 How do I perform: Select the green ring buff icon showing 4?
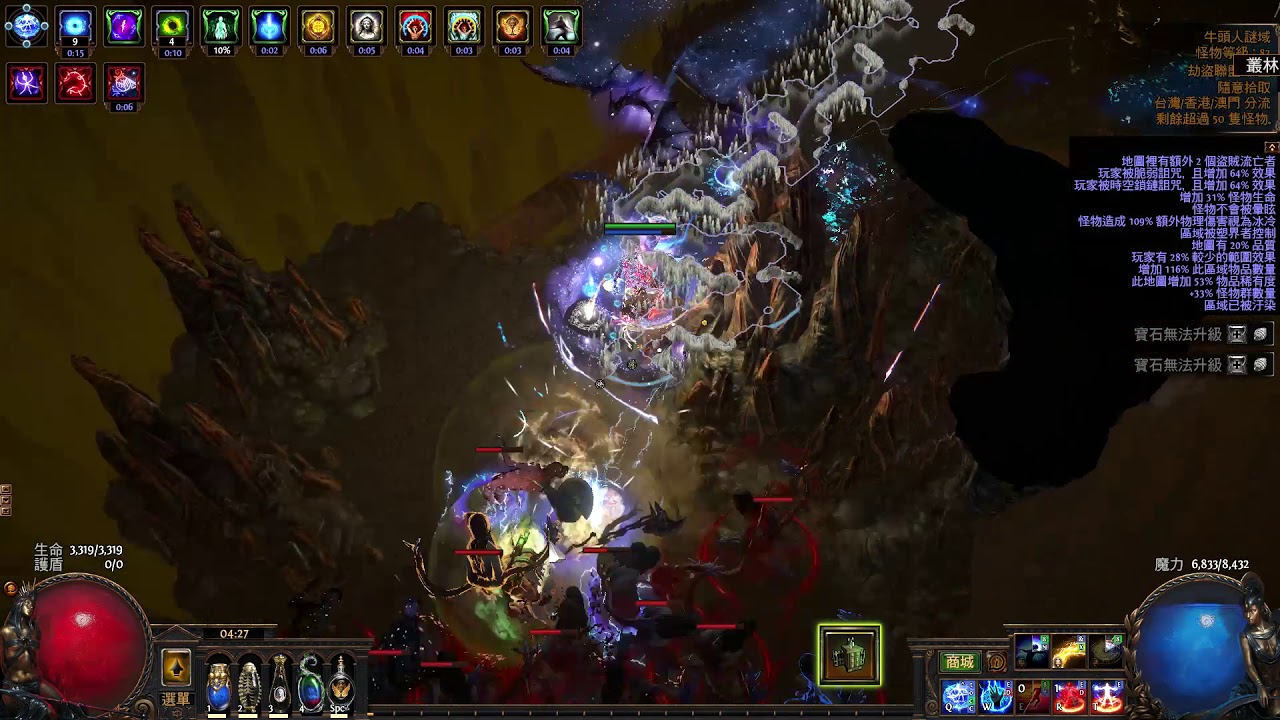[x=172, y=26]
